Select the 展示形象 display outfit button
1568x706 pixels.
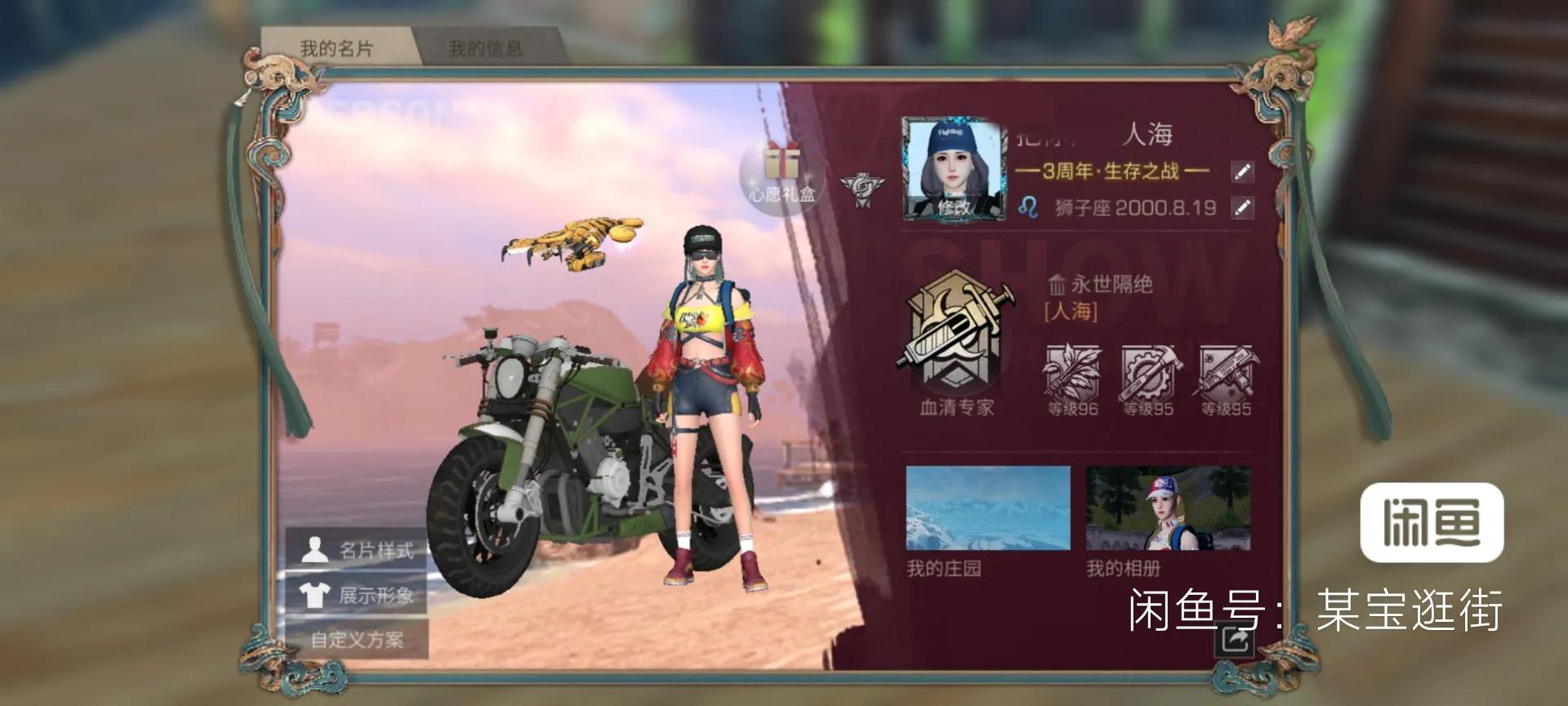tap(357, 594)
